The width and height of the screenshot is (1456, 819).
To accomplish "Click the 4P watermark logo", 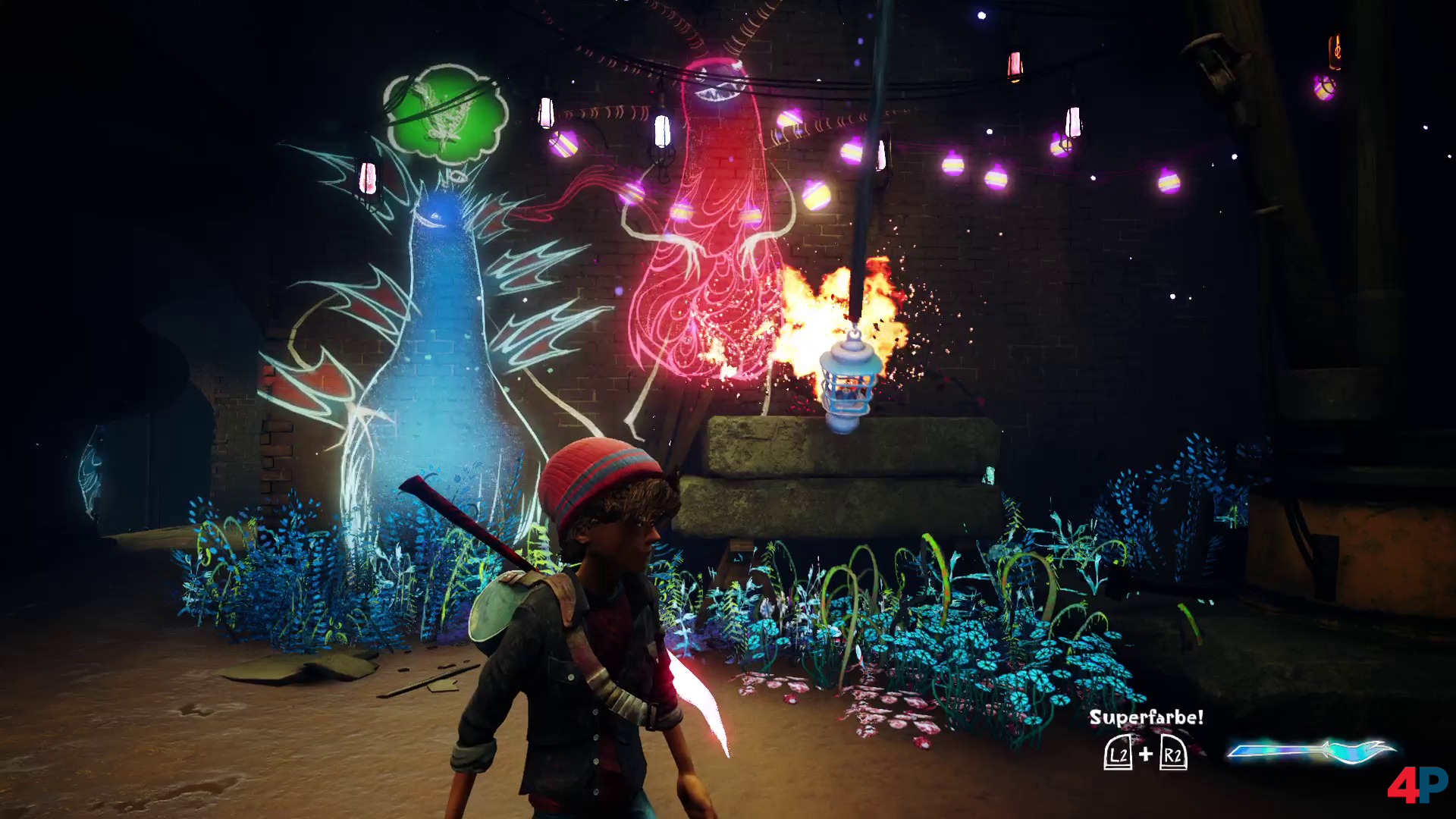I will (1417, 785).
